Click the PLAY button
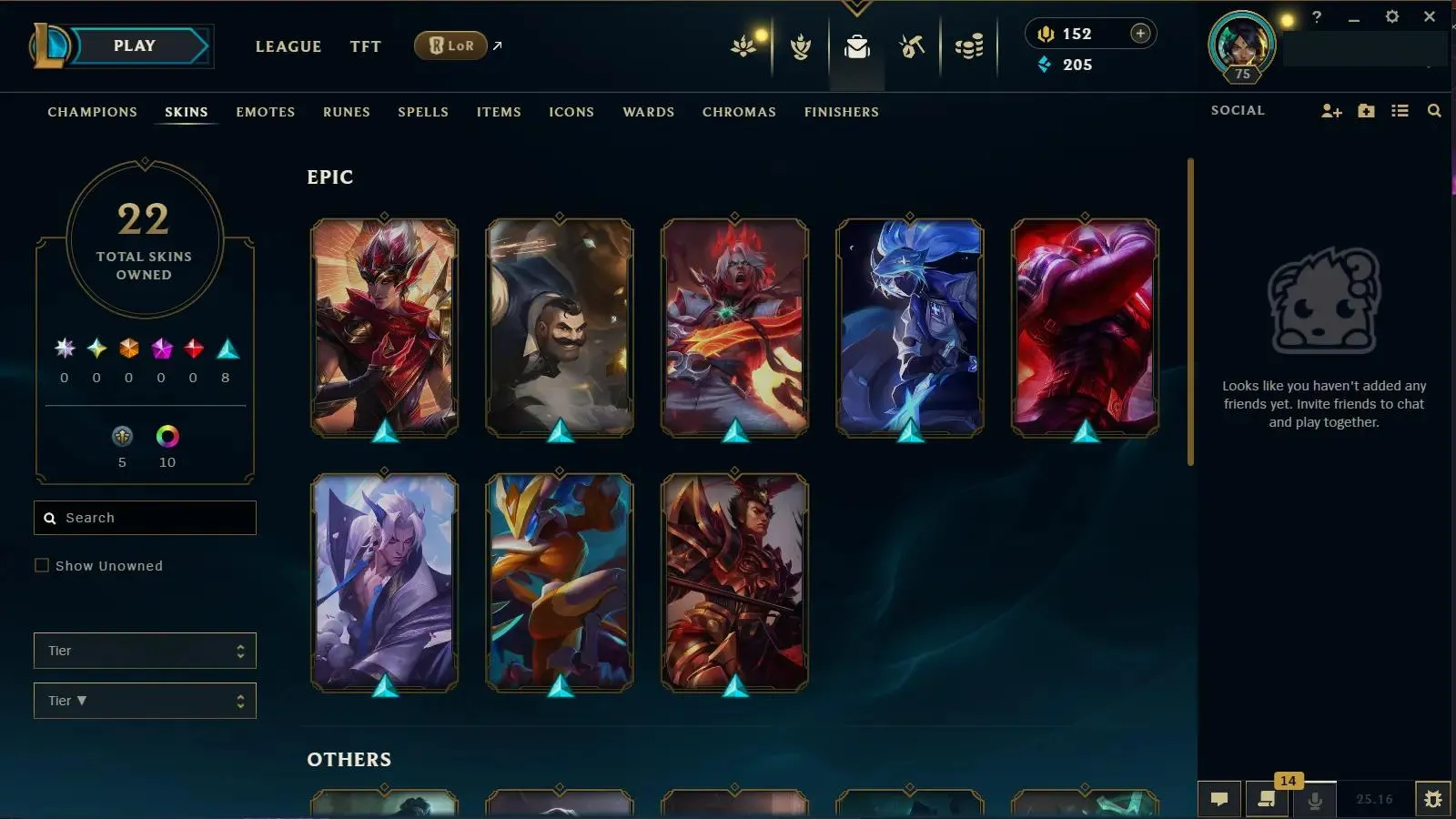The image size is (1456, 819). pos(132,45)
